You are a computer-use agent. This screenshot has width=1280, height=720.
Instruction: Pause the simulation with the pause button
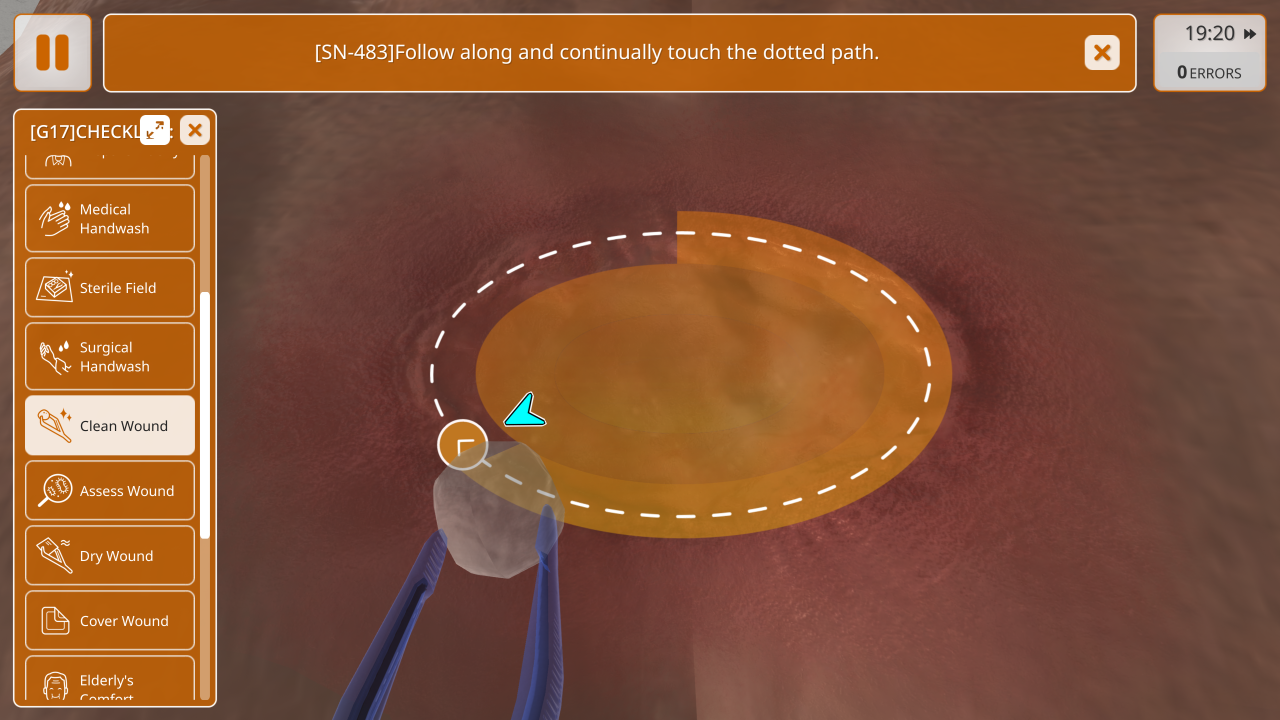point(52,53)
